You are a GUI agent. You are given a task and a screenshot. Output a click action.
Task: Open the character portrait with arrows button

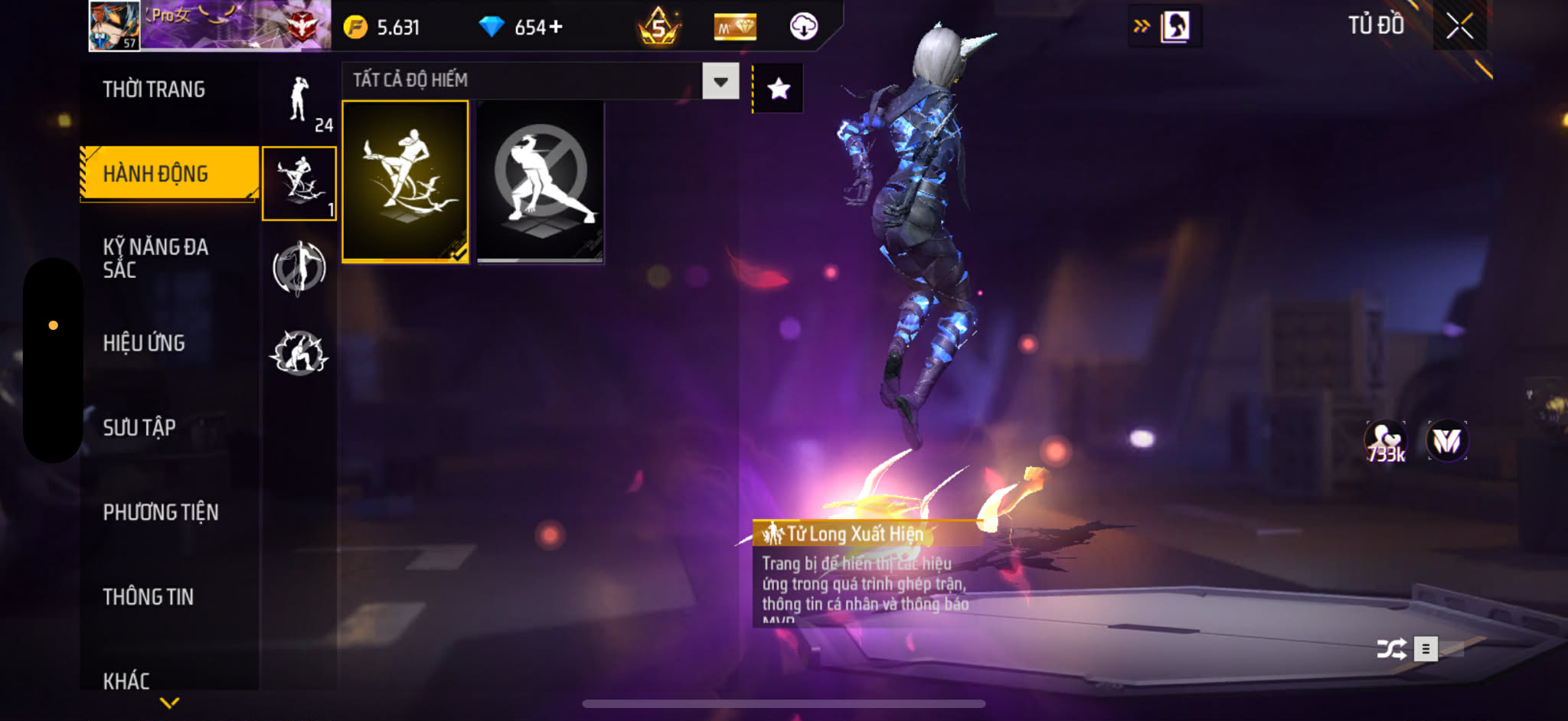click(1165, 27)
